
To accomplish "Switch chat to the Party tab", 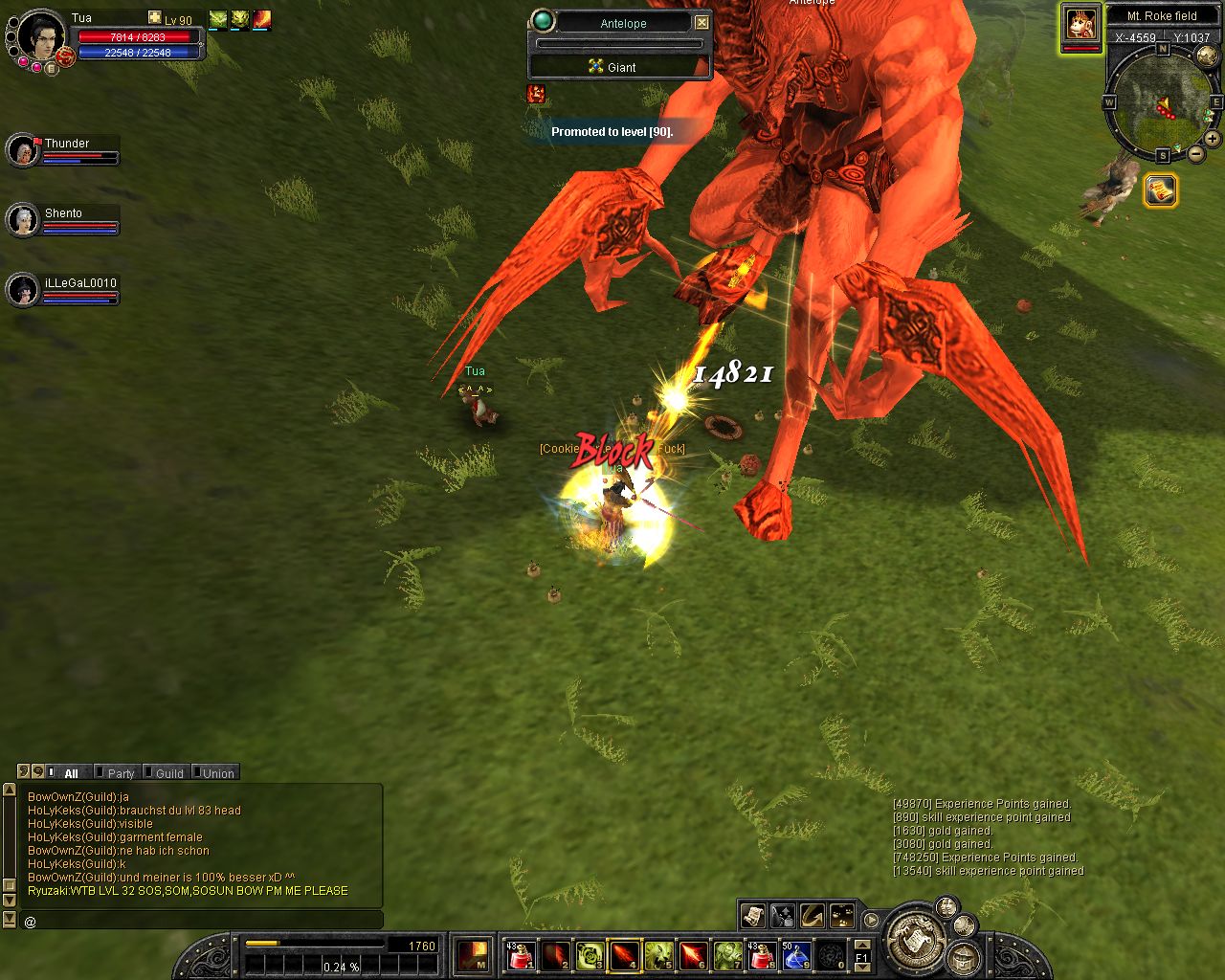I will pyautogui.click(x=121, y=773).
